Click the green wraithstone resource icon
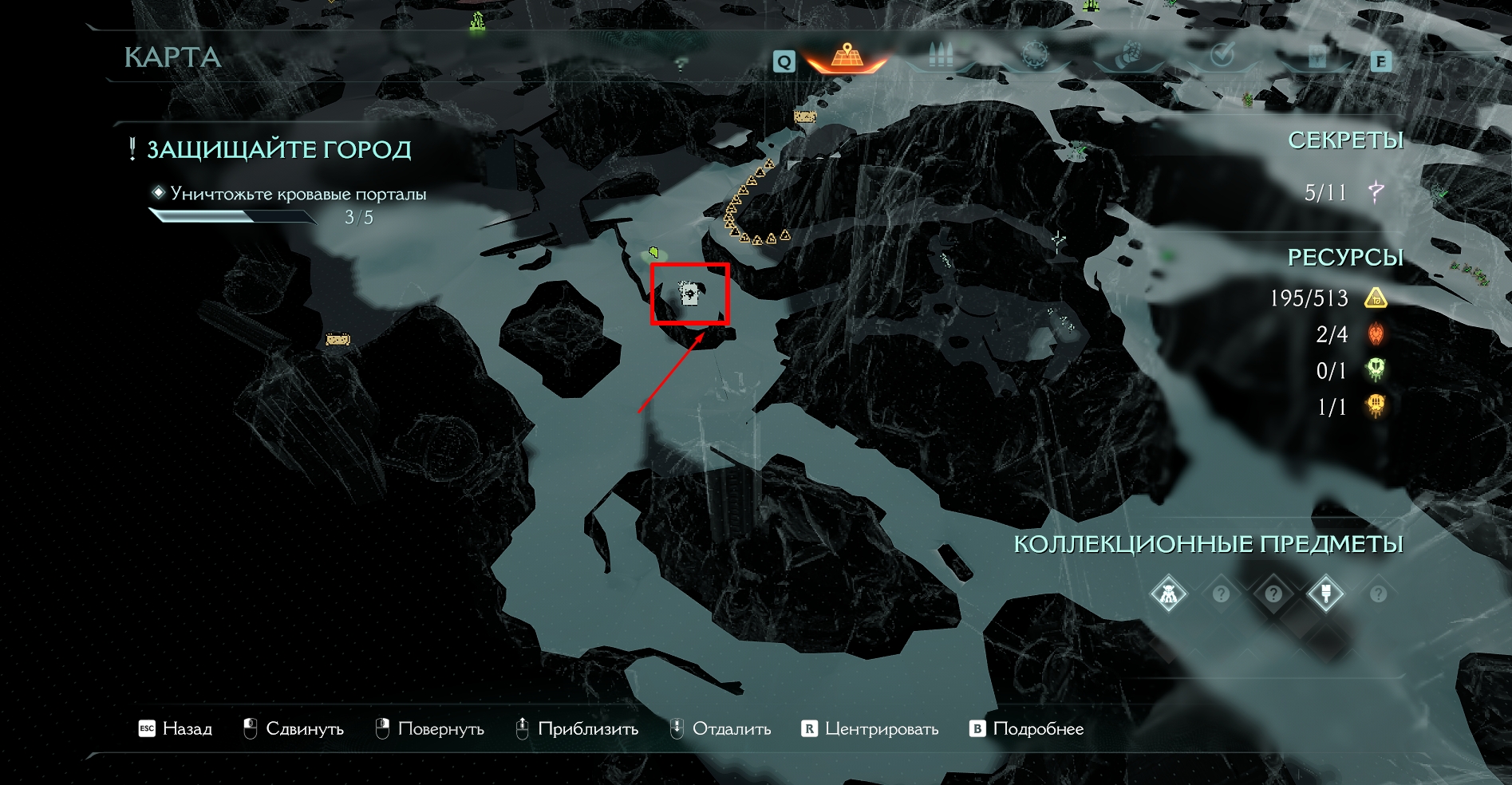This screenshot has width=1512, height=785. tap(1376, 370)
